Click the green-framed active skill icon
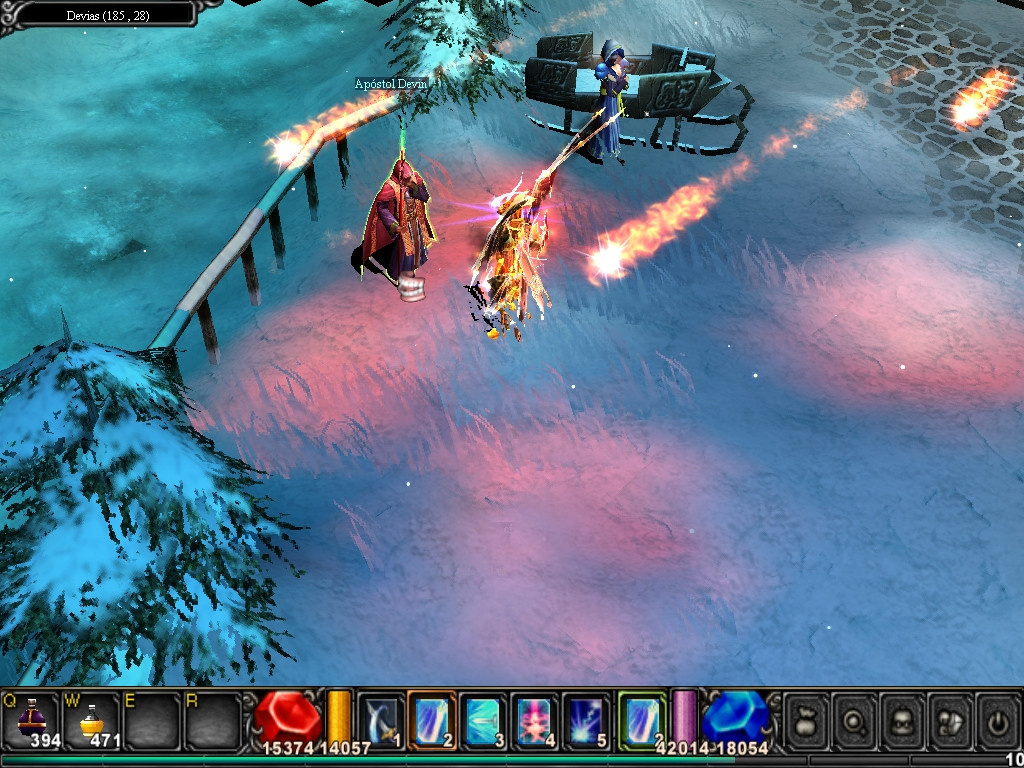 pyautogui.click(x=641, y=720)
